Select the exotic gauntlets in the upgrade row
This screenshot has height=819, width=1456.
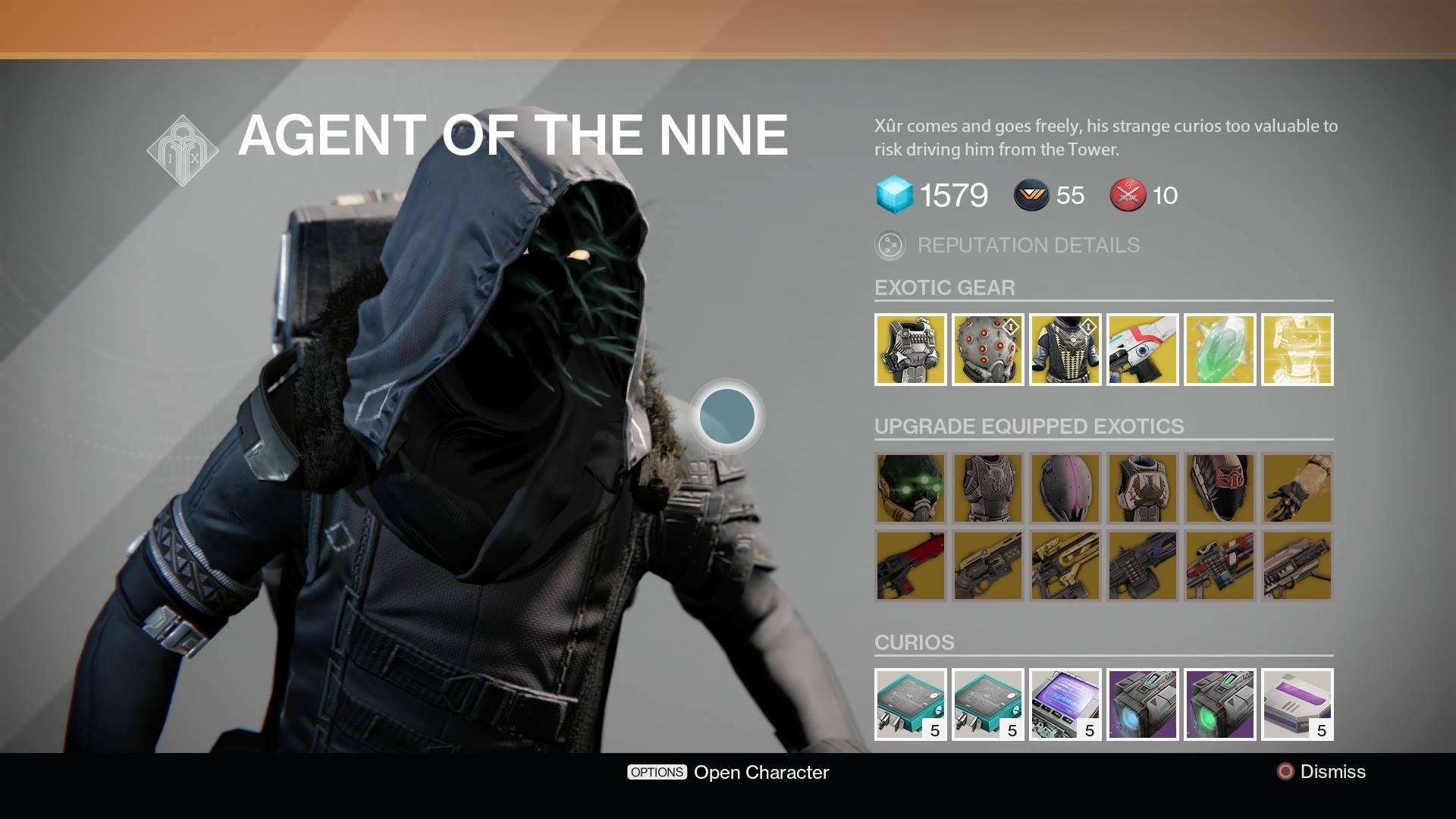(1297, 489)
